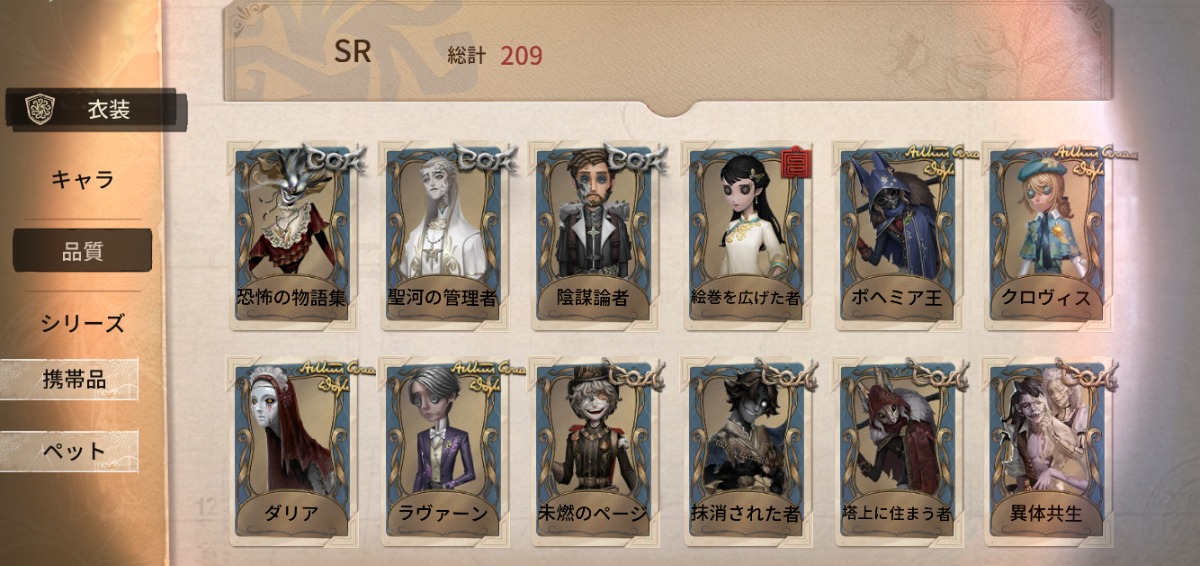Switch to the キャラ filter
Viewport: 1200px width, 566px height.
pos(82,180)
